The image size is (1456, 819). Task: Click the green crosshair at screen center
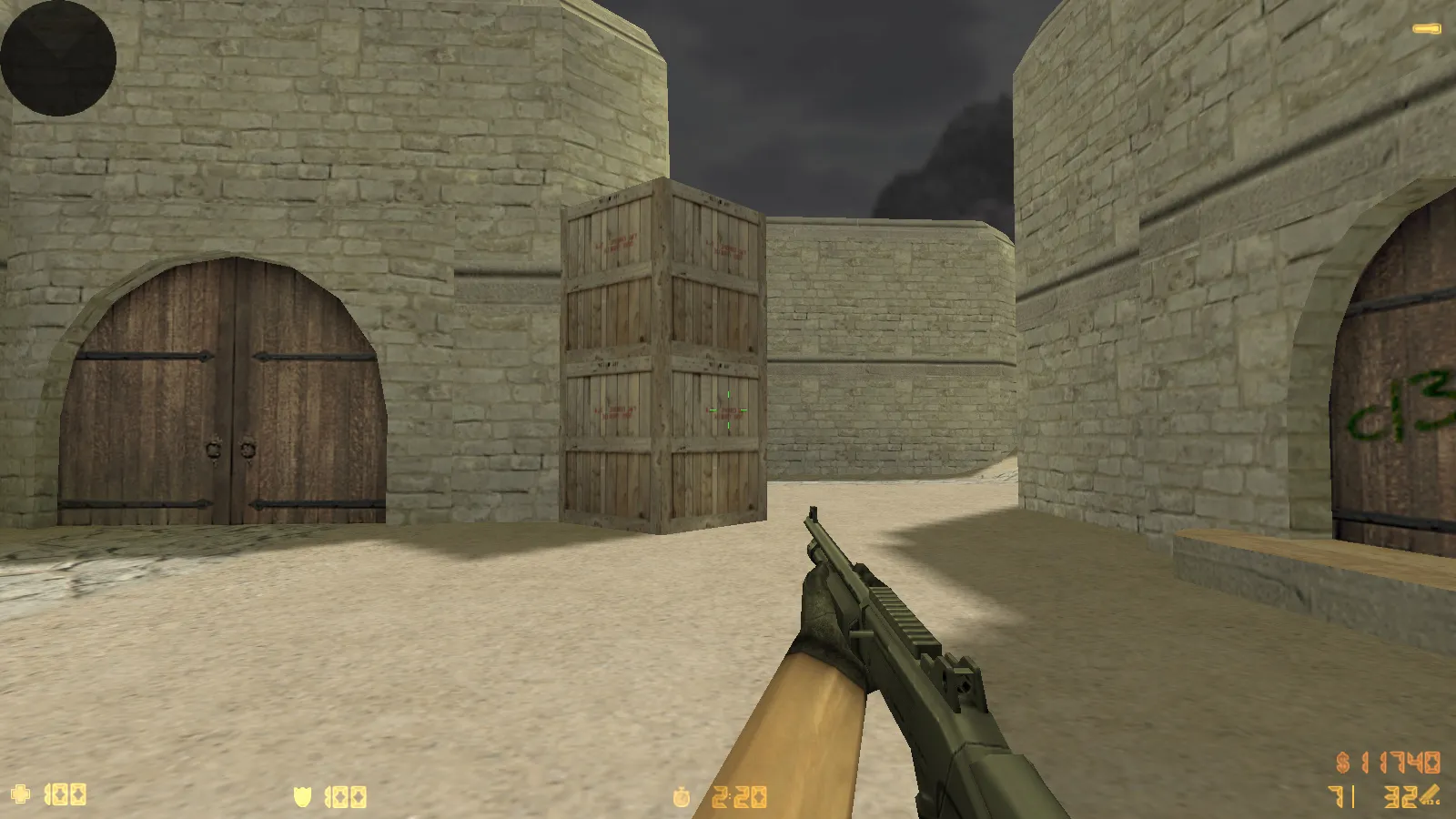(728, 409)
